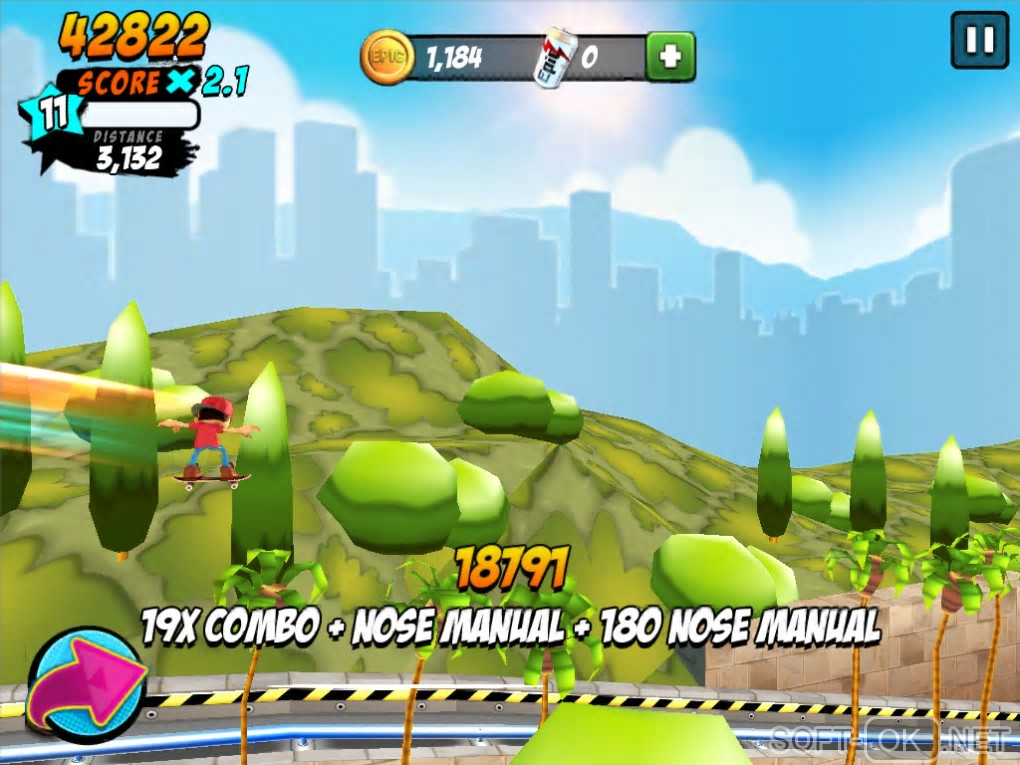
Task: Pause the game with the top-right button
Action: 979,40
